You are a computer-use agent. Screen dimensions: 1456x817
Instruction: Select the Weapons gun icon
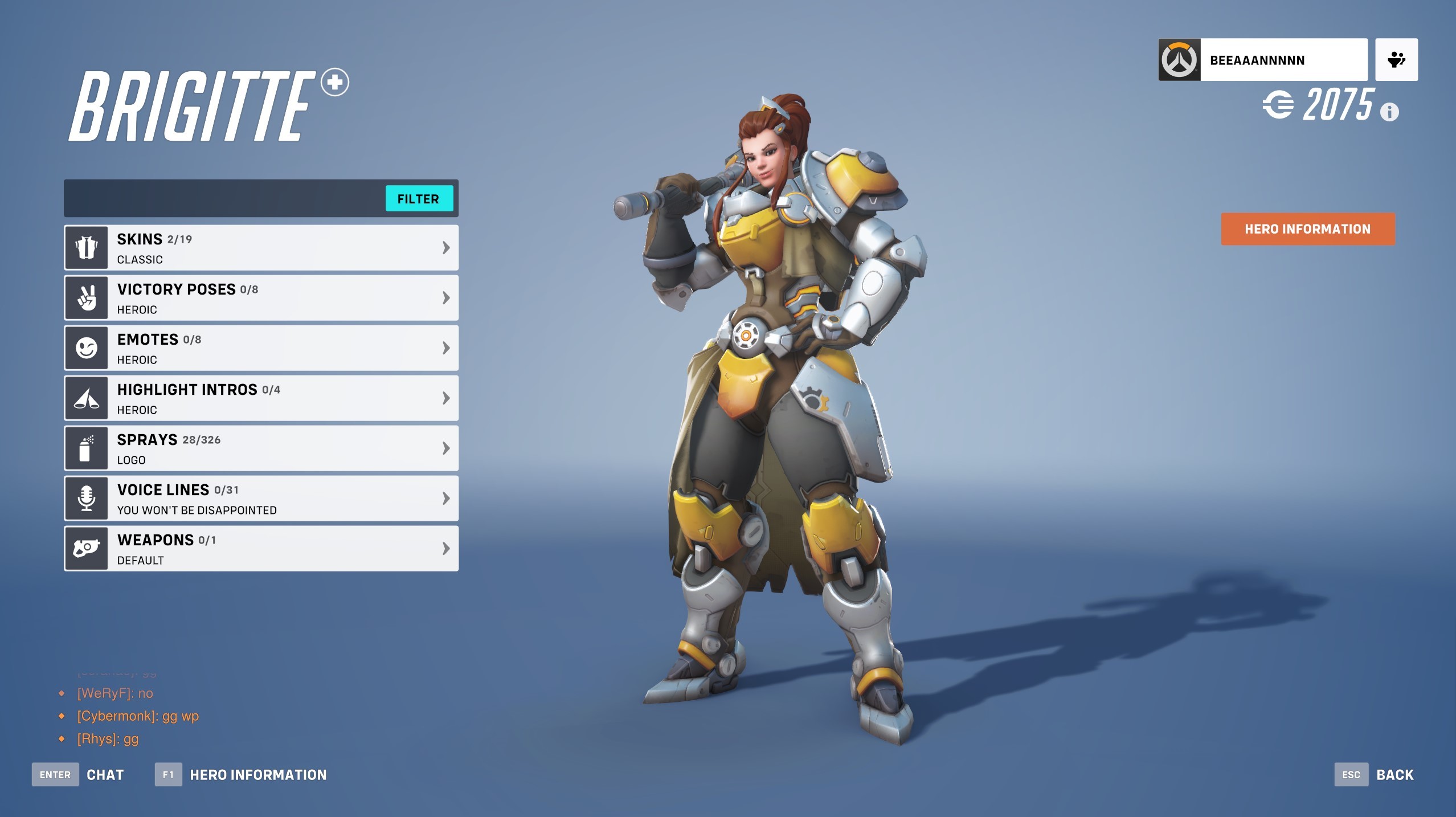(86, 548)
